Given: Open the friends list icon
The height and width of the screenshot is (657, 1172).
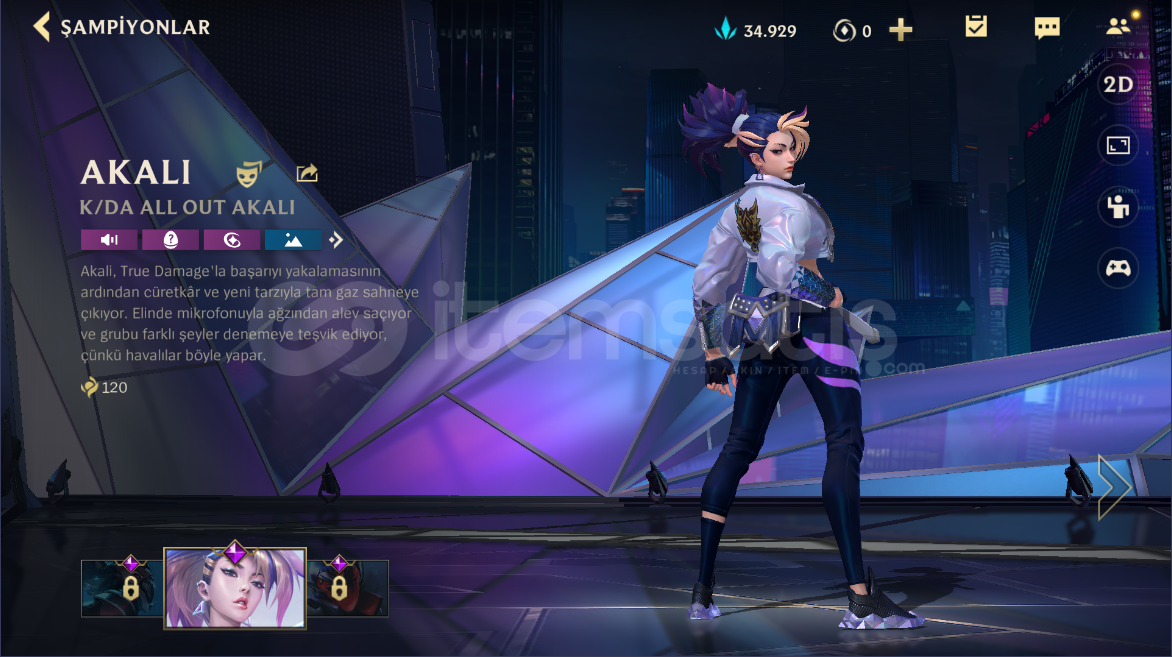Looking at the screenshot, I should [1118, 27].
